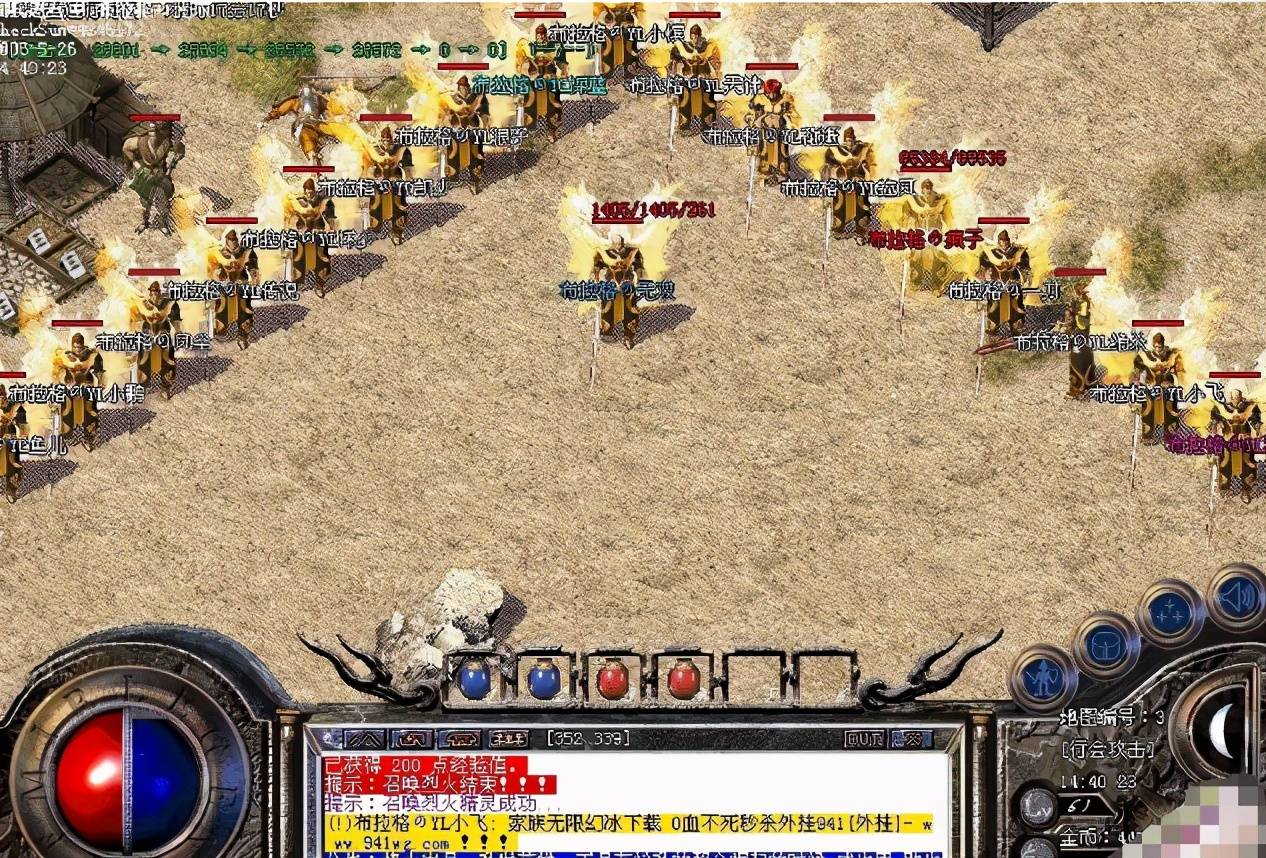The height and width of the screenshot is (858, 1266).
Task: Click the chat bar button right of OUT
Action: tap(911, 739)
